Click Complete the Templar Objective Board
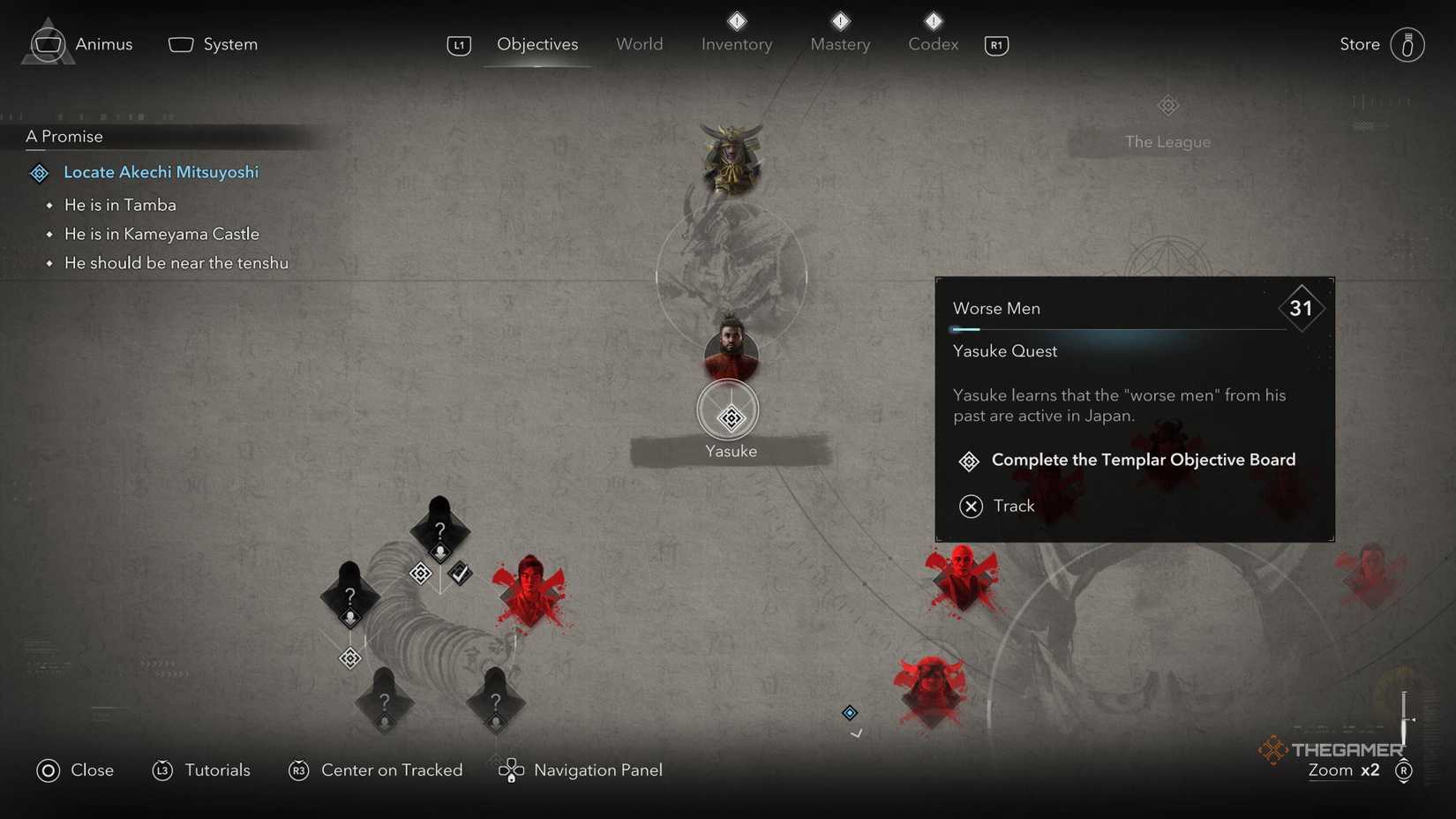Image resolution: width=1456 pixels, height=819 pixels. [x=1143, y=460]
